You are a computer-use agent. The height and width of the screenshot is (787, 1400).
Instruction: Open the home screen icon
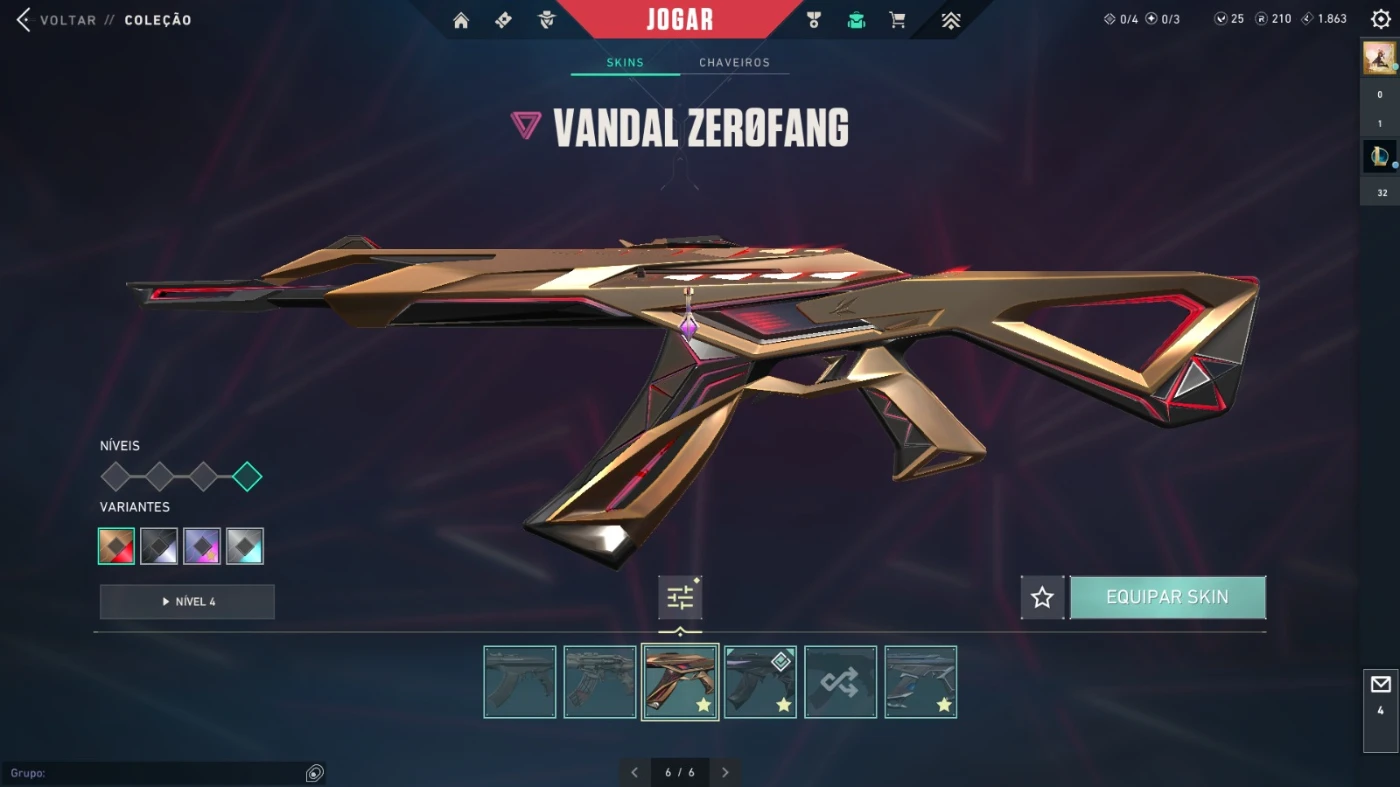click(x=461, y=20)
